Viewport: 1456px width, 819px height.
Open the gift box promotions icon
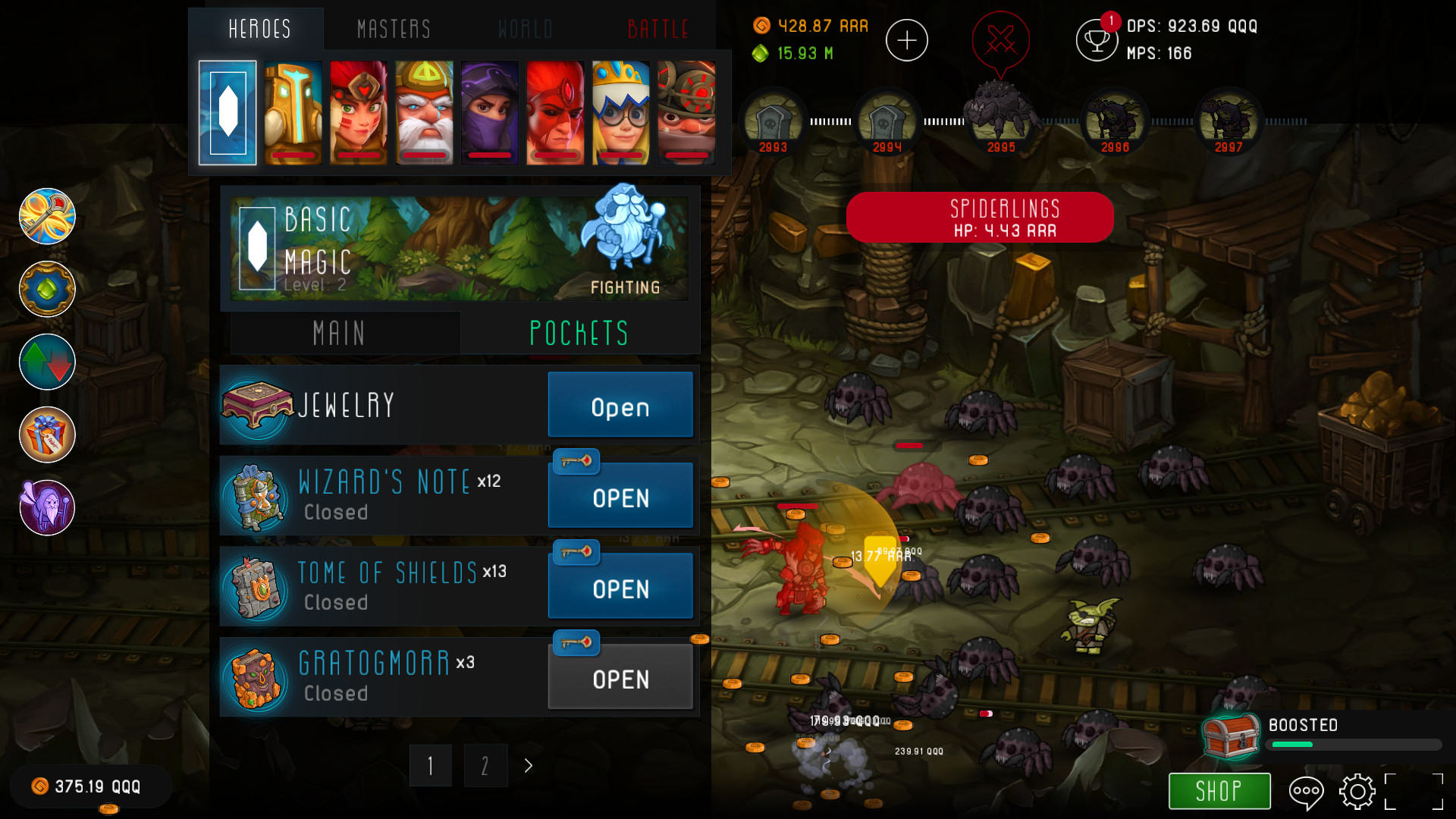tap(46, 435)
